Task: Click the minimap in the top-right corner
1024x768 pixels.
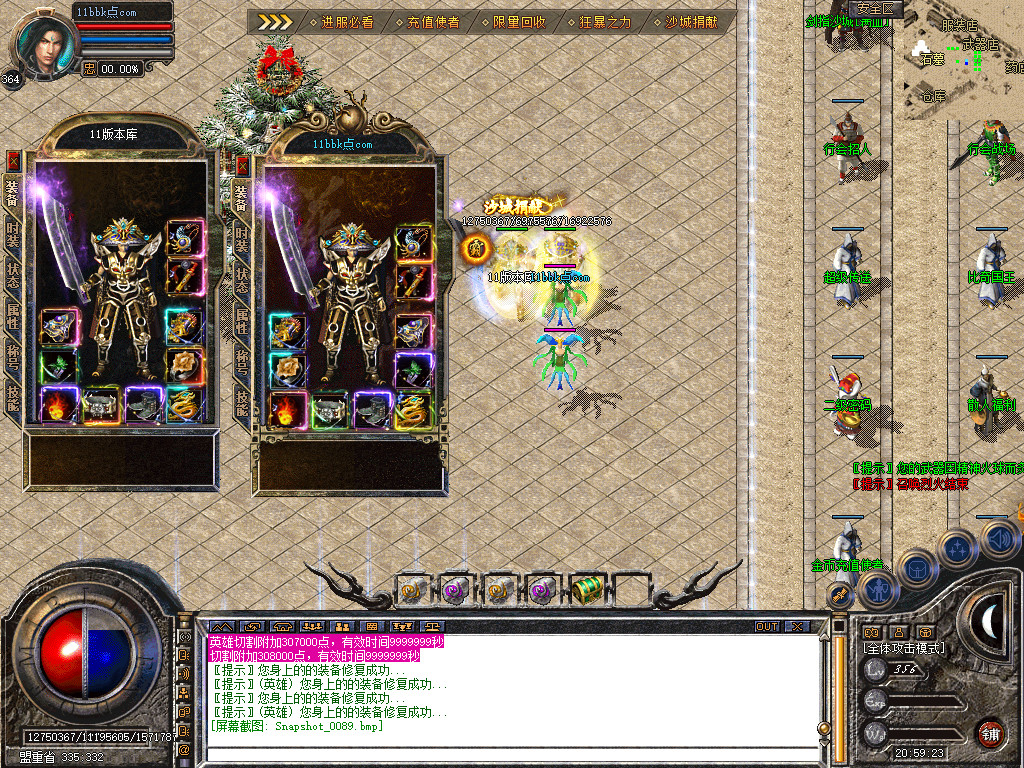Action: [x=965, y=60]
